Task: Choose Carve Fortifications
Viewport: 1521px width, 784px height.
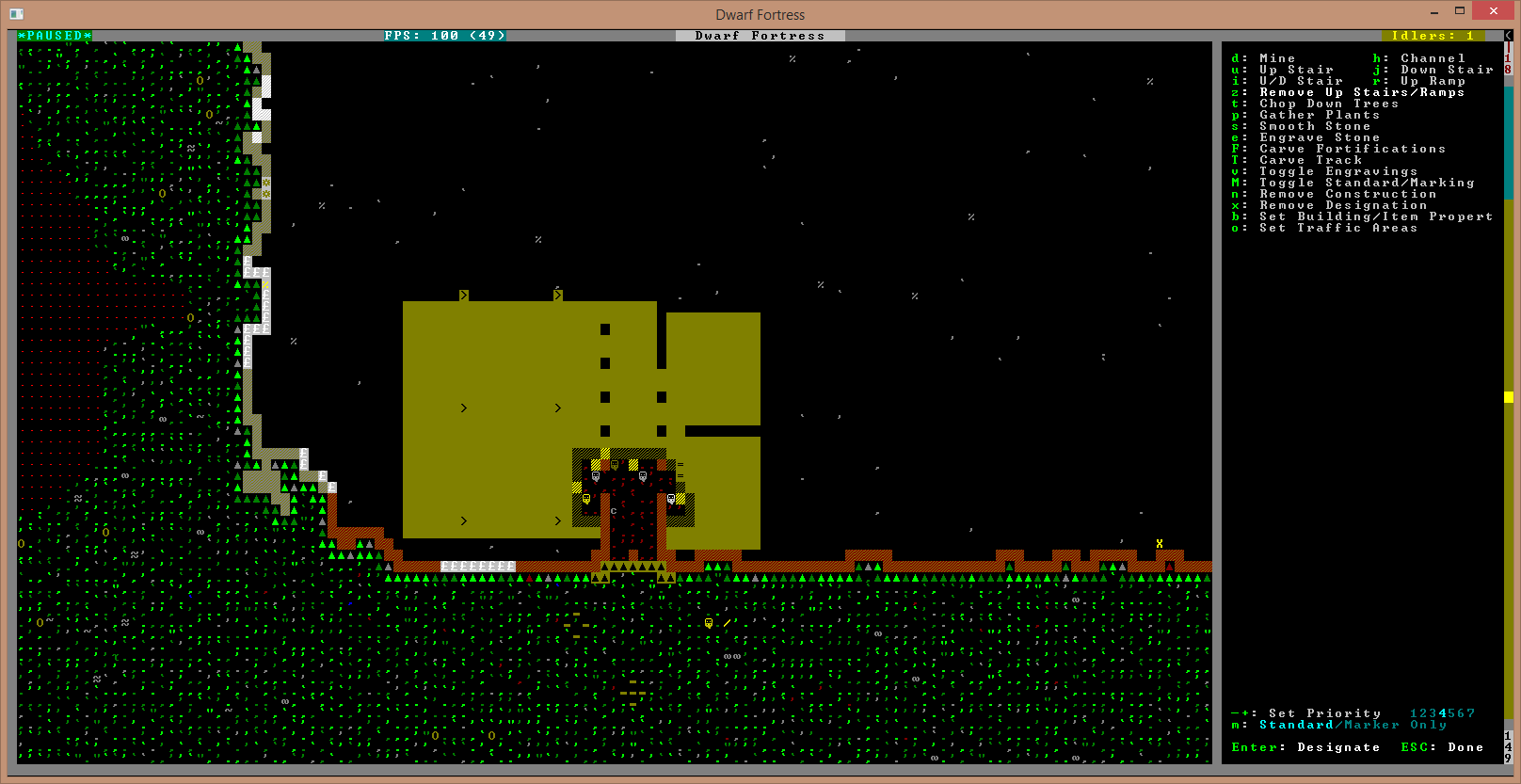Action: click(x=1352, y=149)
